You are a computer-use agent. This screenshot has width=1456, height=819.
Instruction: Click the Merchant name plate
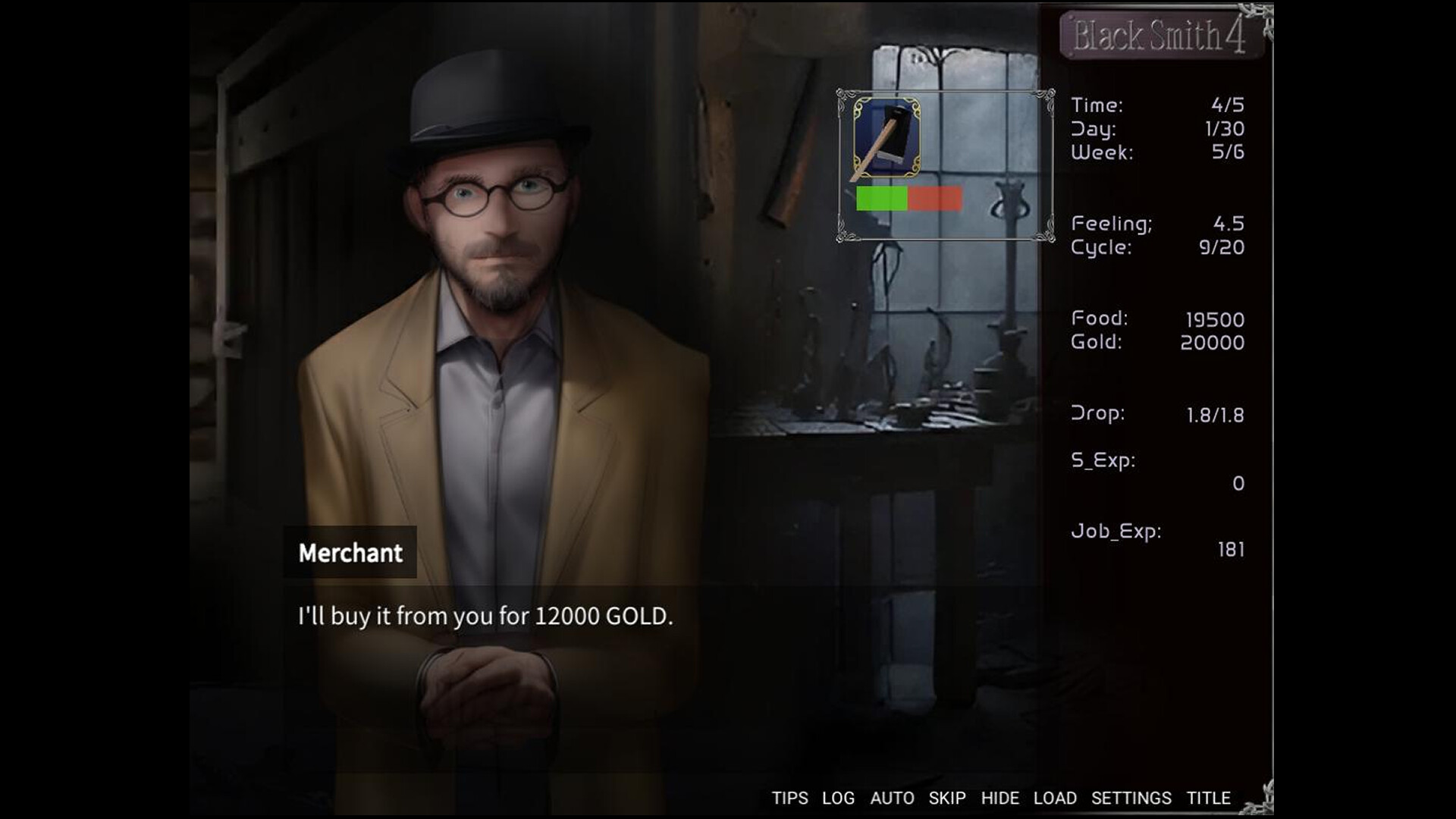(x=350, y=553)
